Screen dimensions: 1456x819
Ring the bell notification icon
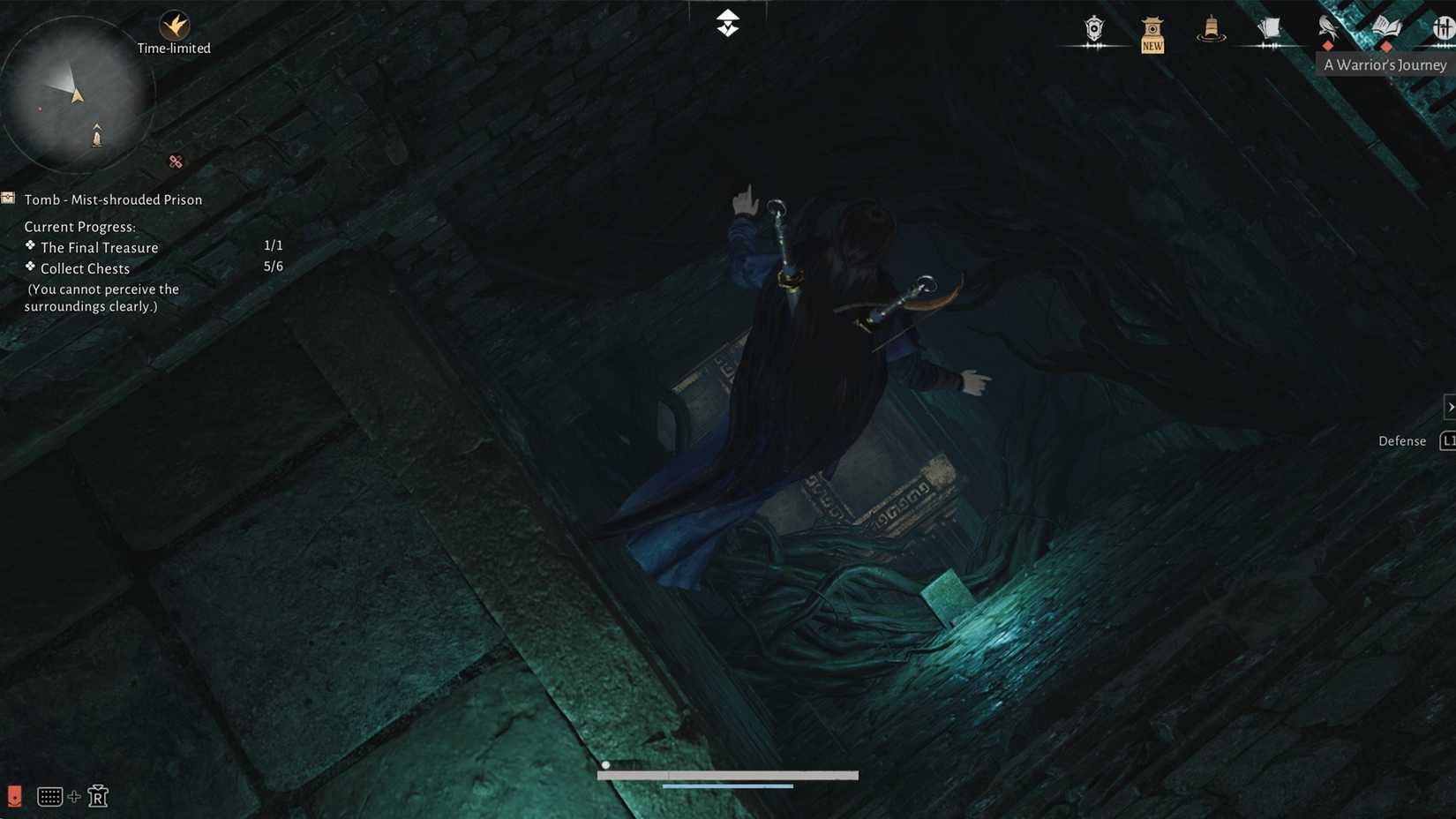tap(1211, 28)
